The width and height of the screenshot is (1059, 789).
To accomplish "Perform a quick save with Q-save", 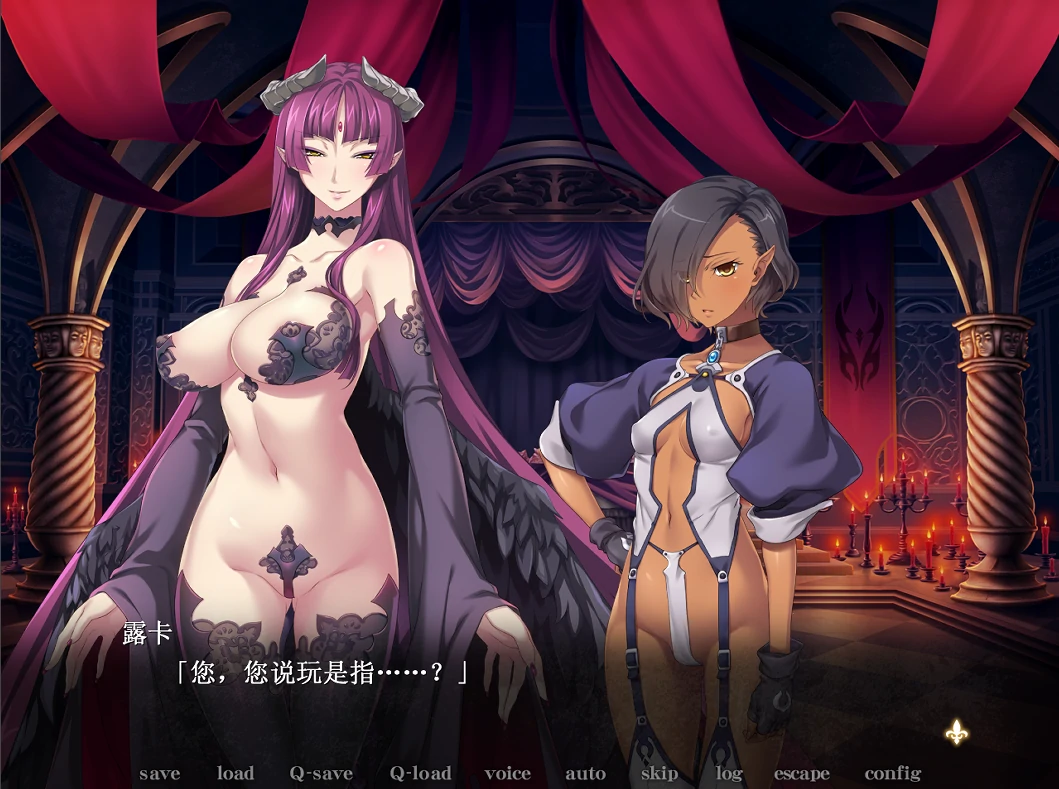I will pos(321,774).
